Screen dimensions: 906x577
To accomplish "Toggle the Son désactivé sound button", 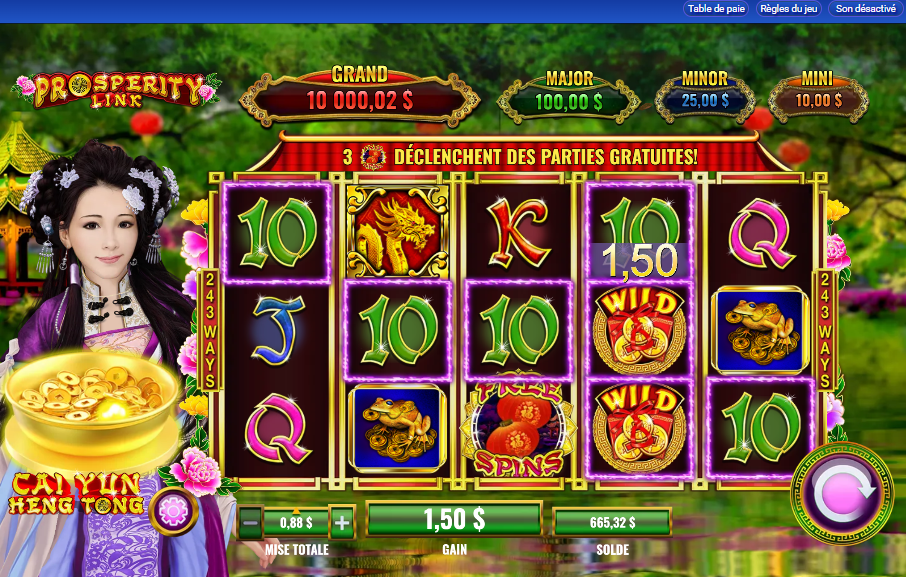I will coord(865,9).
